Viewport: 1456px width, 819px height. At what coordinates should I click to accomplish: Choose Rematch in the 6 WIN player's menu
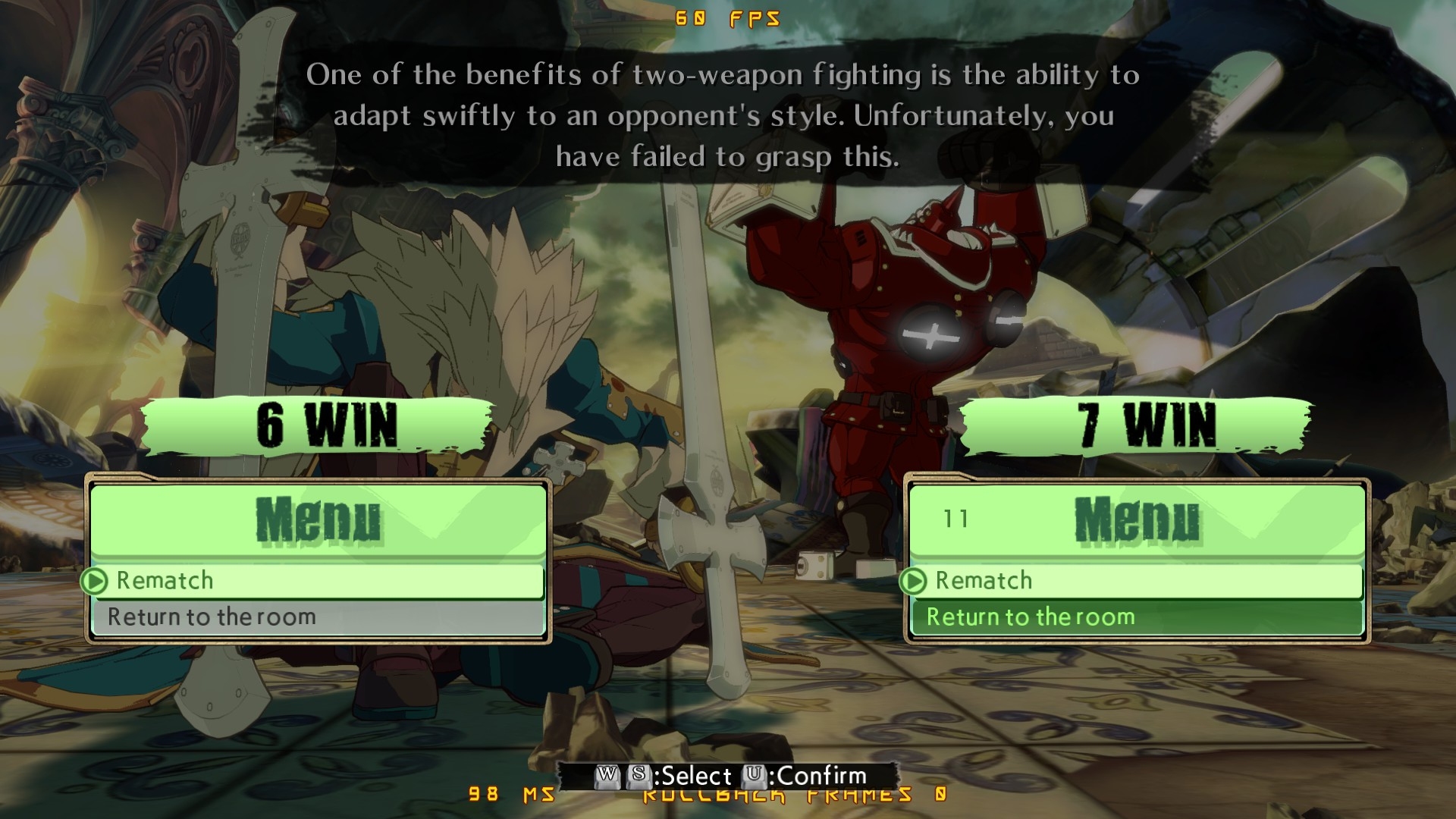pos(317,581)
